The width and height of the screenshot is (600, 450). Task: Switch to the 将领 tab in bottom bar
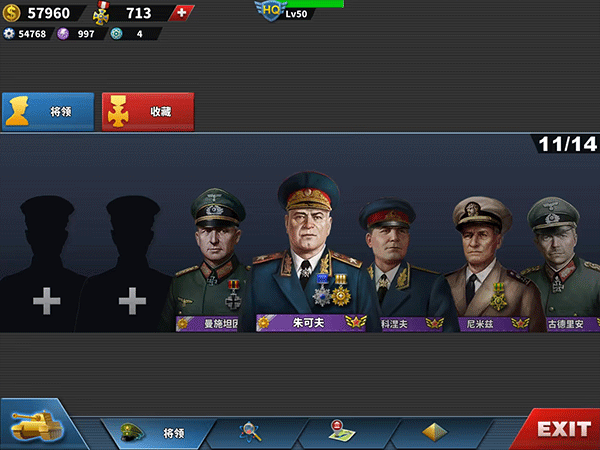point(158,432)
